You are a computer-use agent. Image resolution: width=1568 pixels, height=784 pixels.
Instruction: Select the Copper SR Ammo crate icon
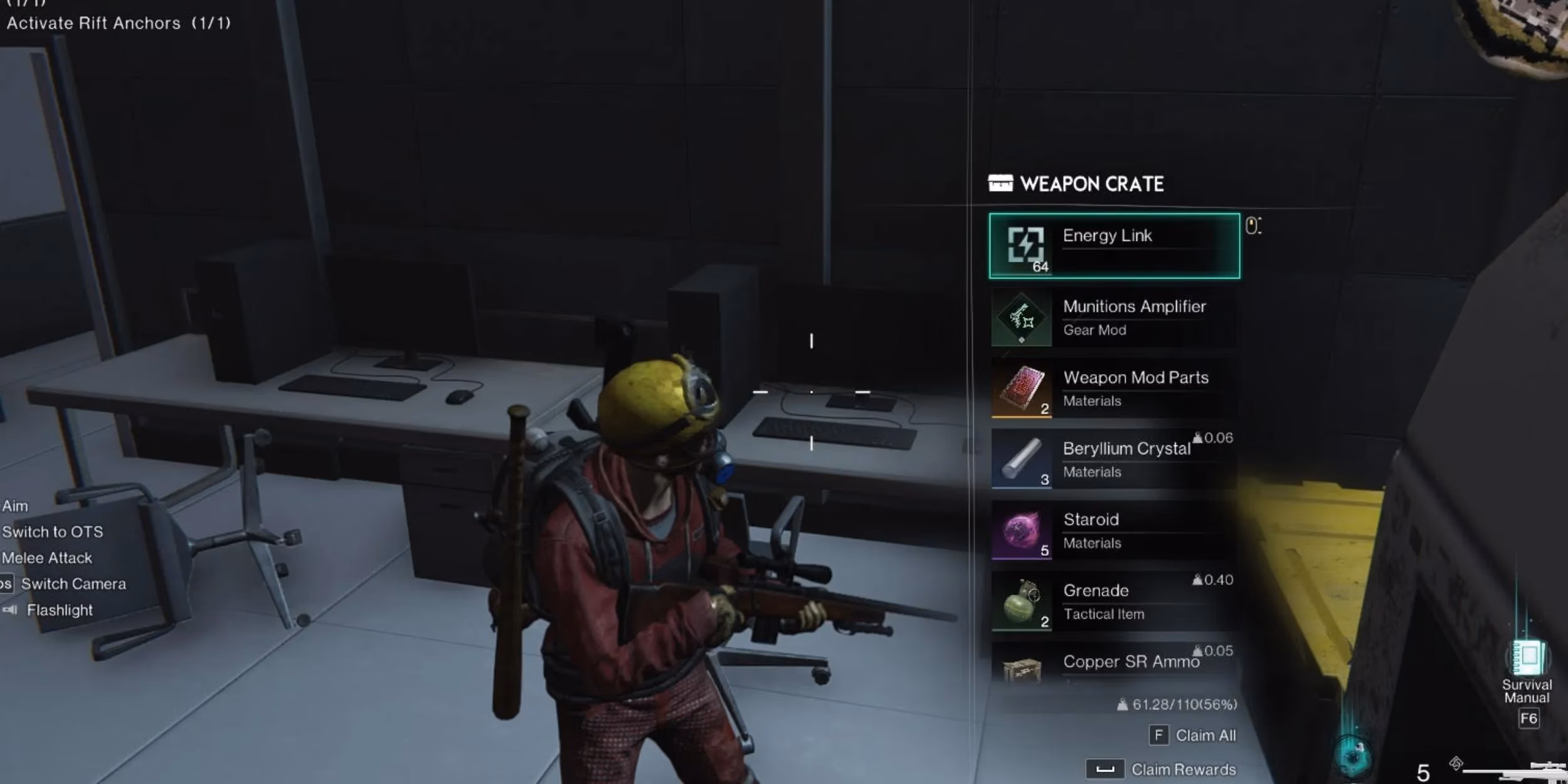1021,668
